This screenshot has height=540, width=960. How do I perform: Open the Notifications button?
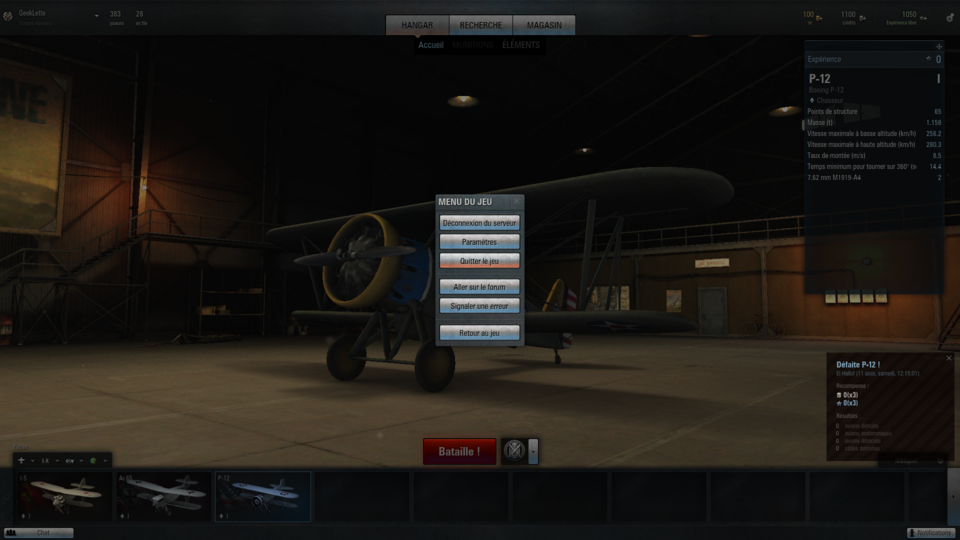click(930, 533)
